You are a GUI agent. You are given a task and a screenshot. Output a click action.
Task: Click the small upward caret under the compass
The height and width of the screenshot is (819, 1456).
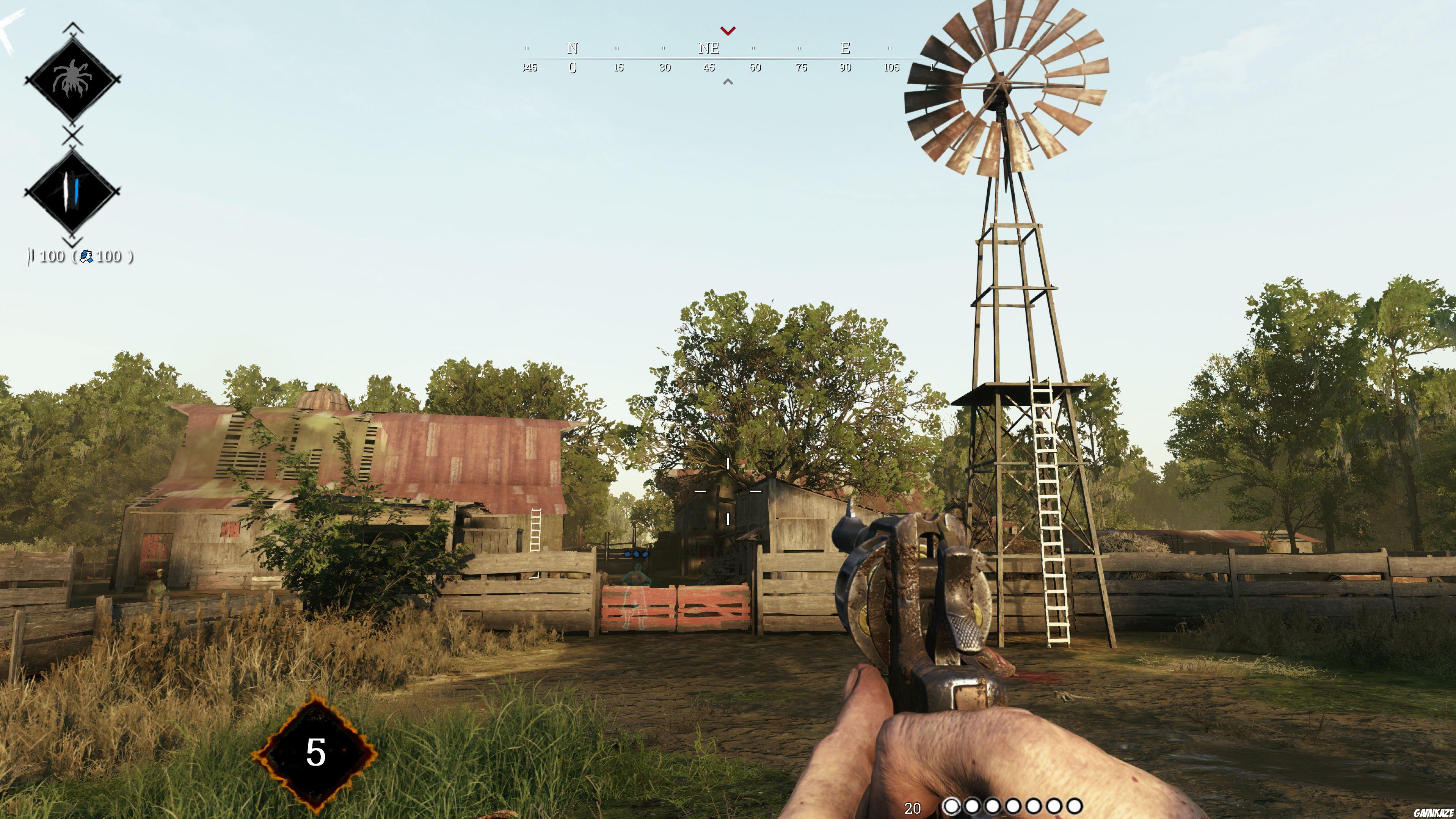(x=728, y=82)
